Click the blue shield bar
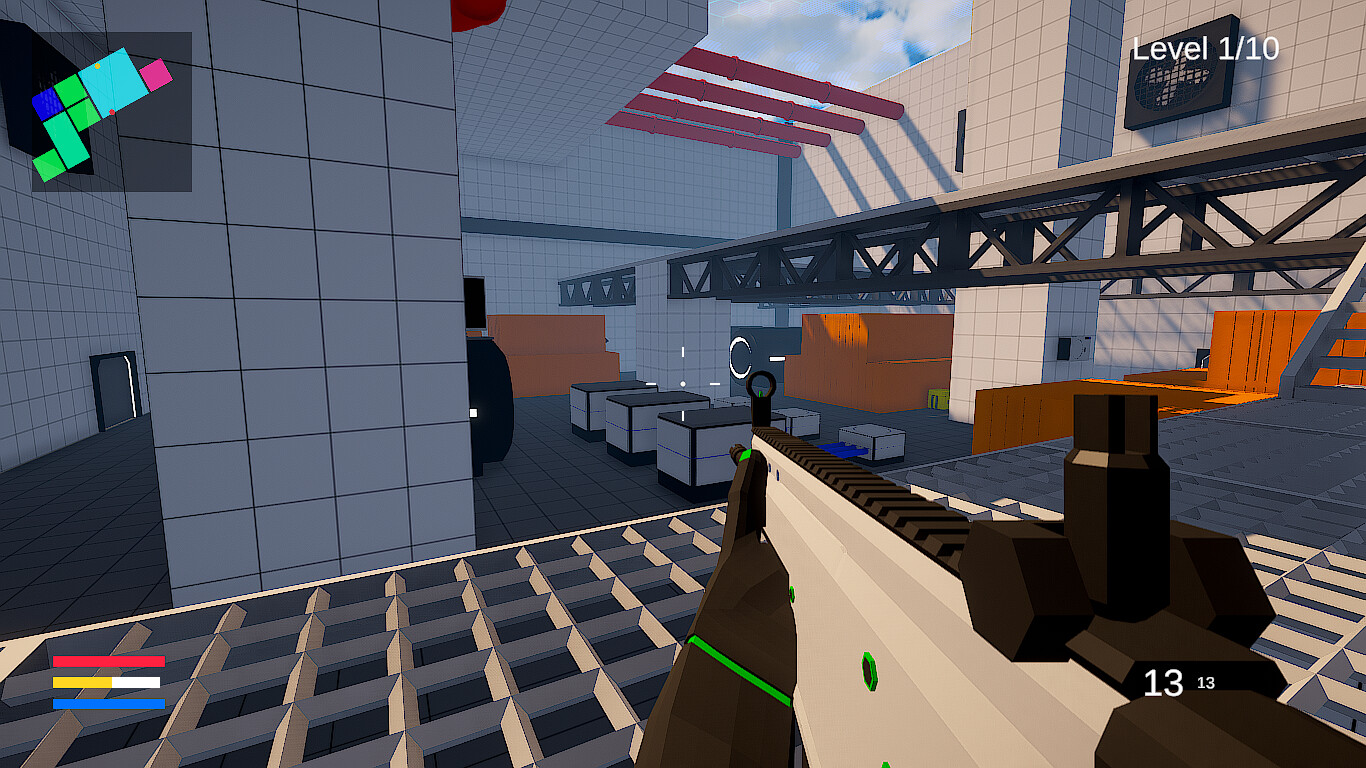Viewport: 1366px width, 768px height. 109,704
